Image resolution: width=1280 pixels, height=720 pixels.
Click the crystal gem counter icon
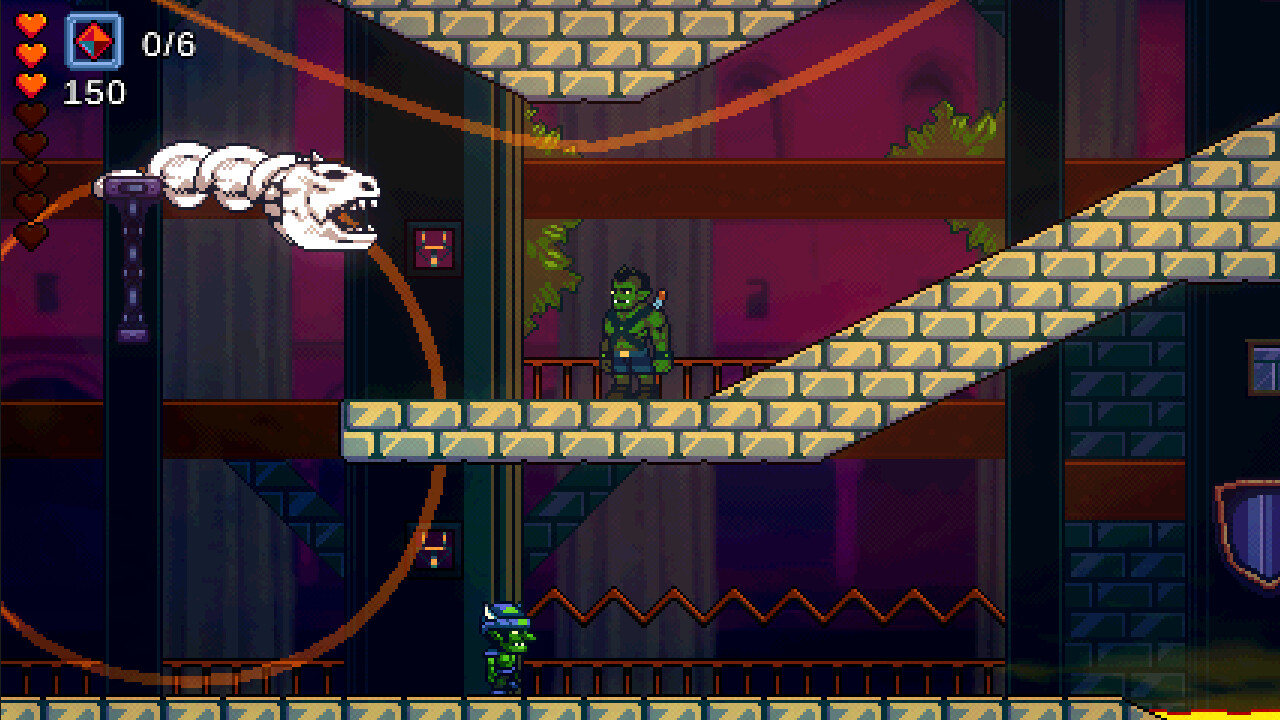coord(93,42)
